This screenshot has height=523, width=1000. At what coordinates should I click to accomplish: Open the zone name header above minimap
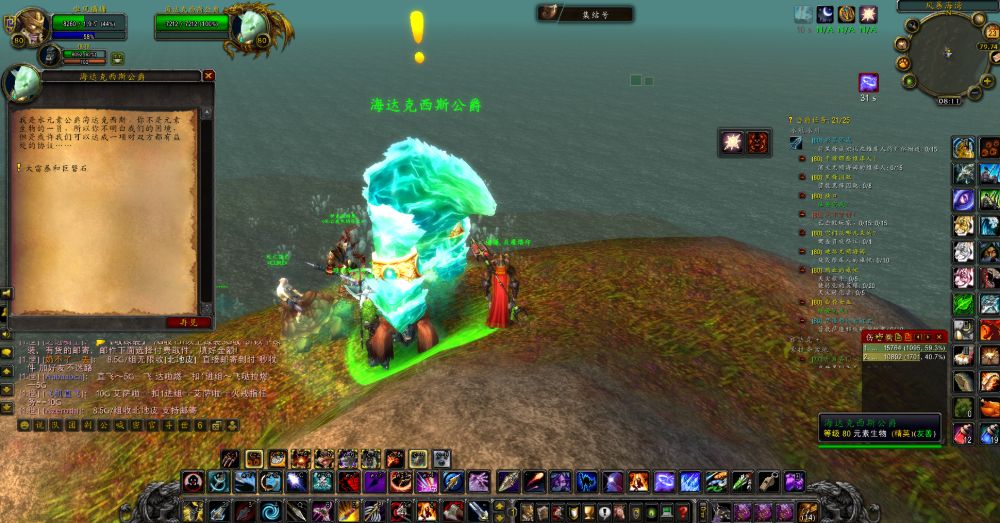pos(946,5)
